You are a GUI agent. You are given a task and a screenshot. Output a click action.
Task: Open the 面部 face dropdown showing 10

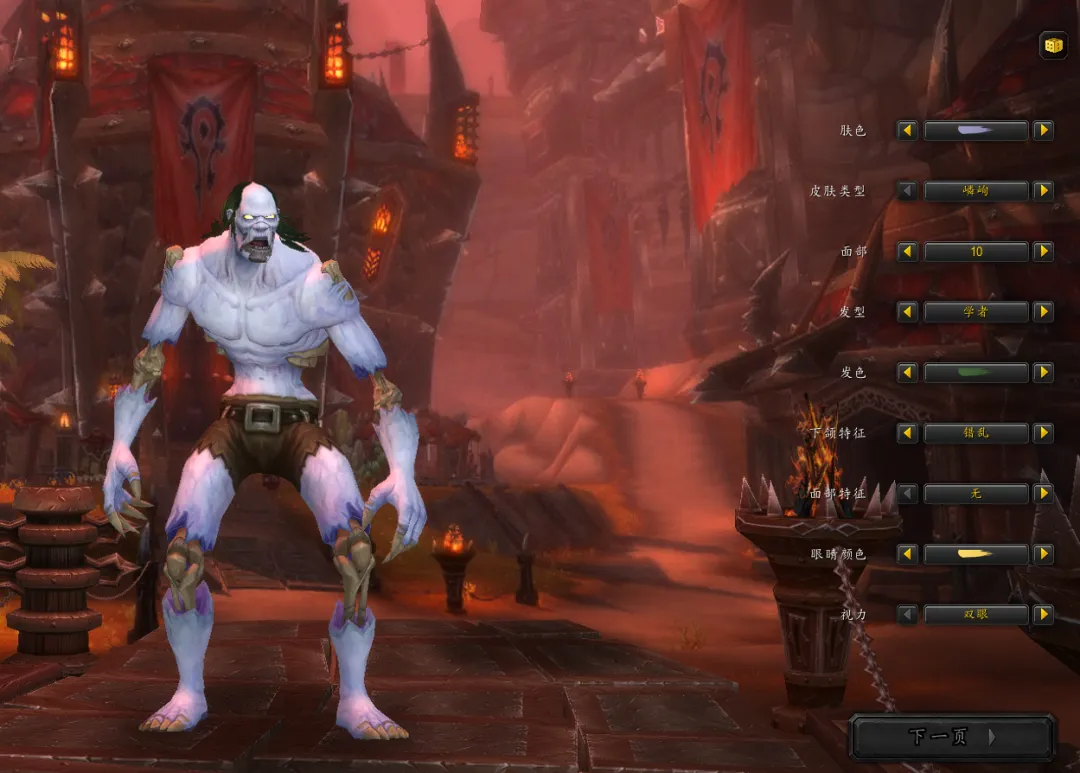pos(975,251)
